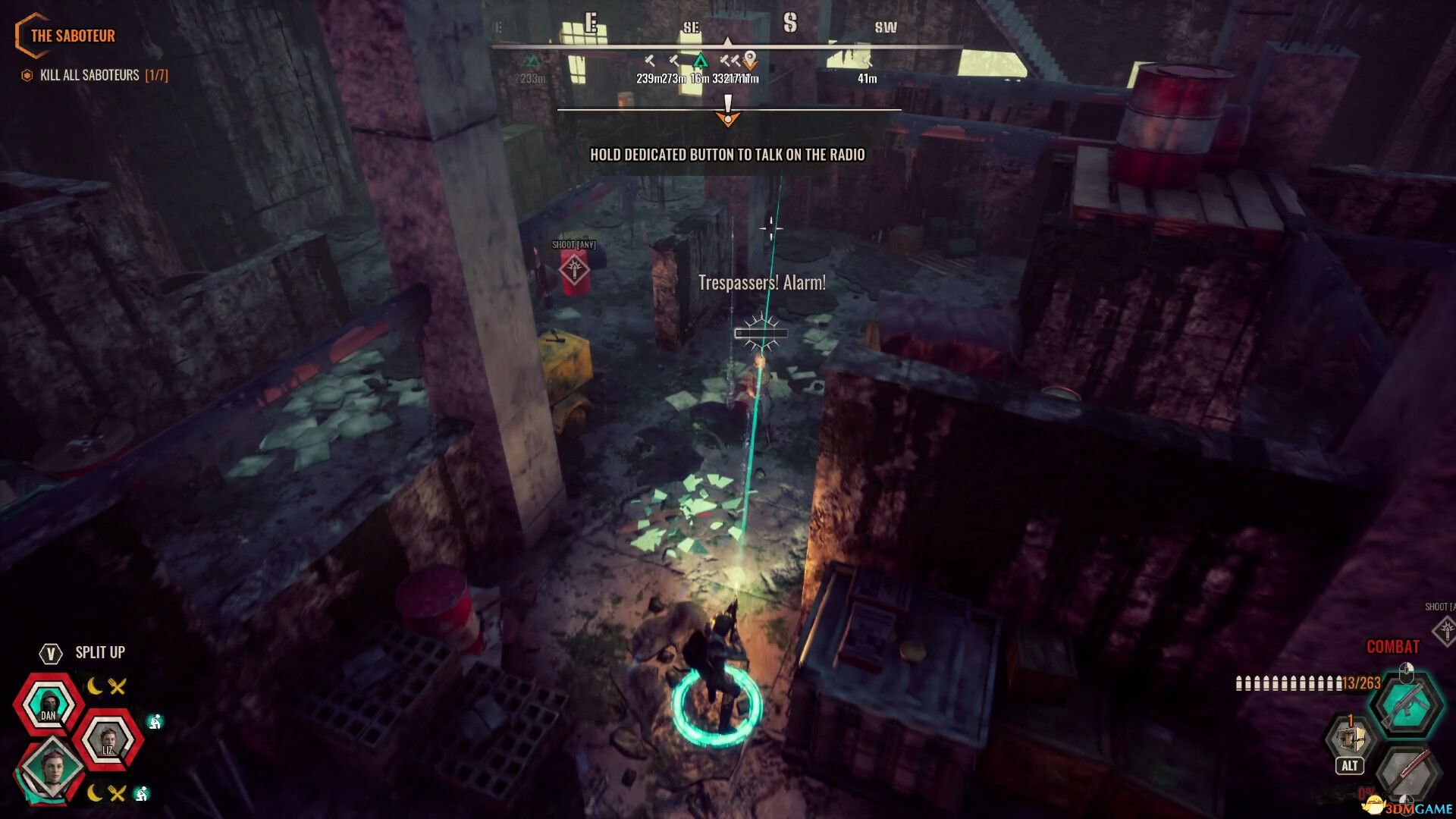Image resolution: width=1456 pixels, height=819 pixels.
Task: Click the Kill All Saboteurs objective tracker
Action: pyautogui.click(x=96, y=75)
